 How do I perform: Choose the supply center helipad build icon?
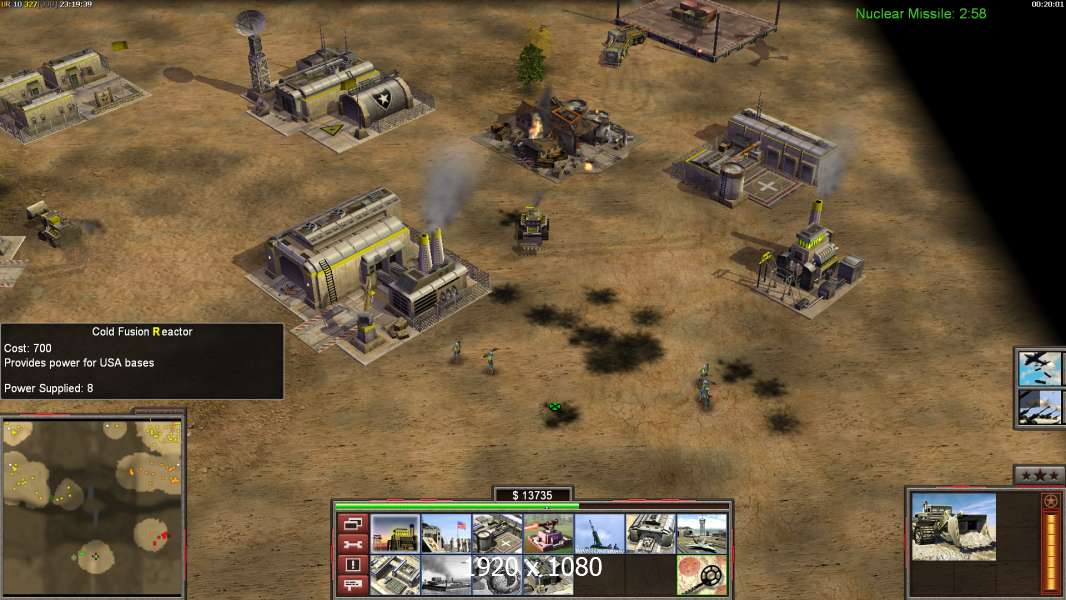click(x=497, y=534)
